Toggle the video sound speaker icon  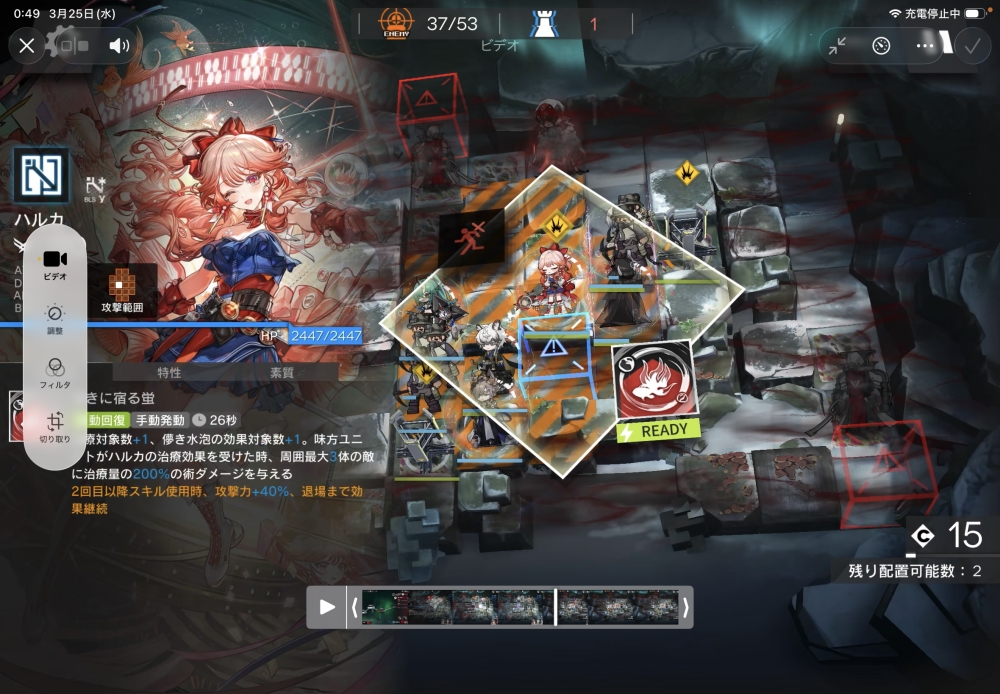(120, 45)
